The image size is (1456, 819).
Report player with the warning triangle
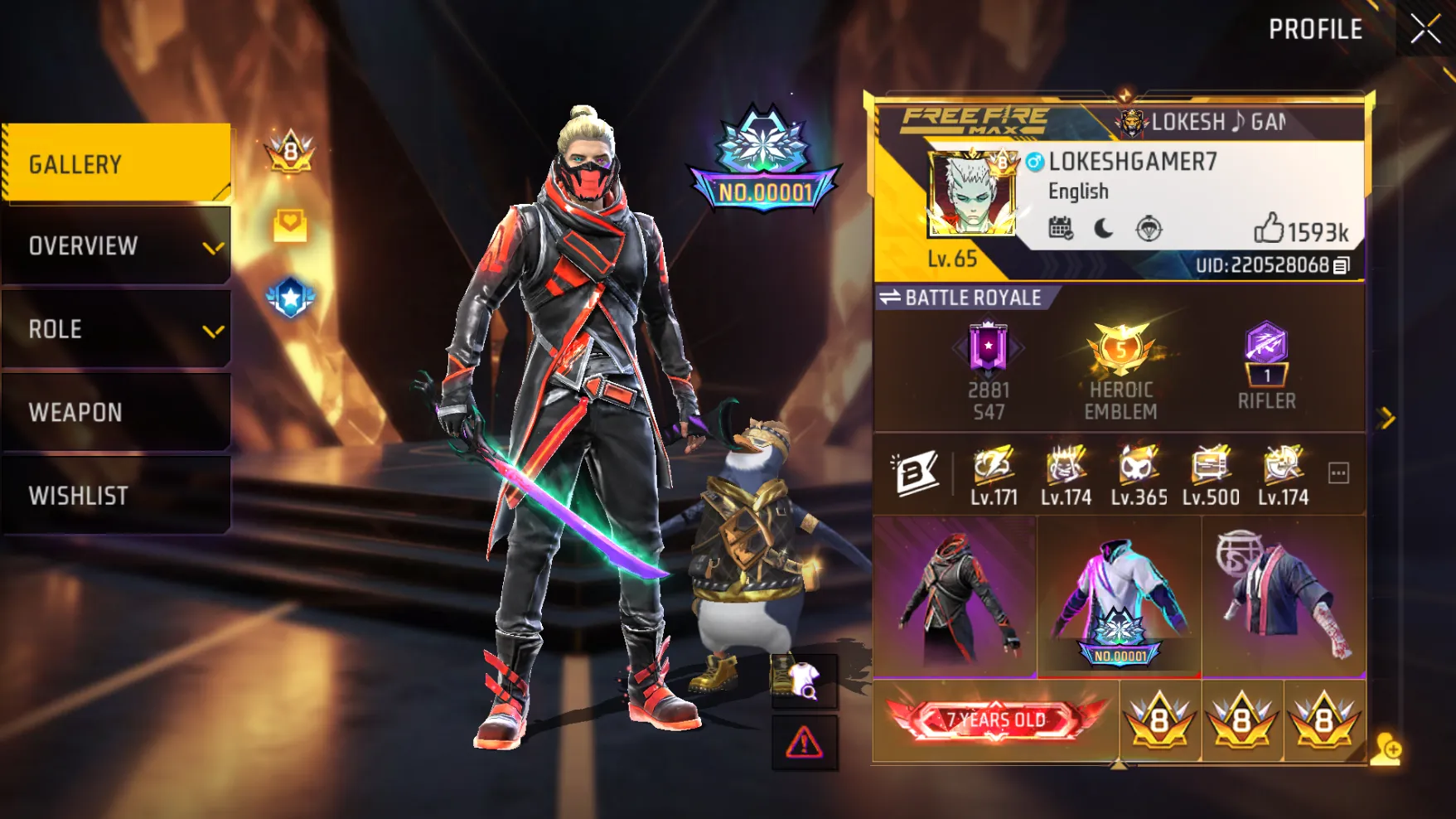click(804, 743)
